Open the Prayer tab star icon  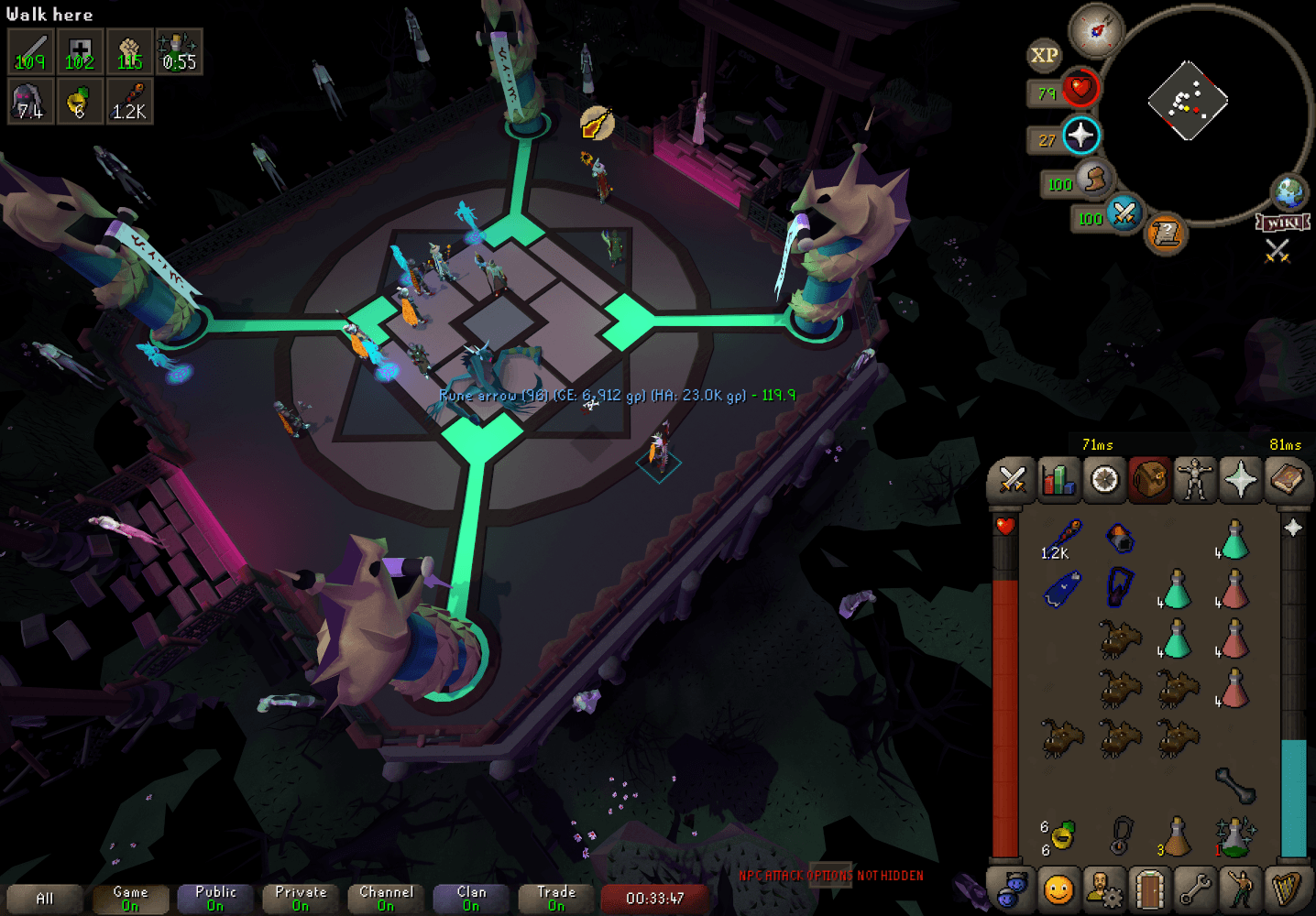click(1241, 479)
